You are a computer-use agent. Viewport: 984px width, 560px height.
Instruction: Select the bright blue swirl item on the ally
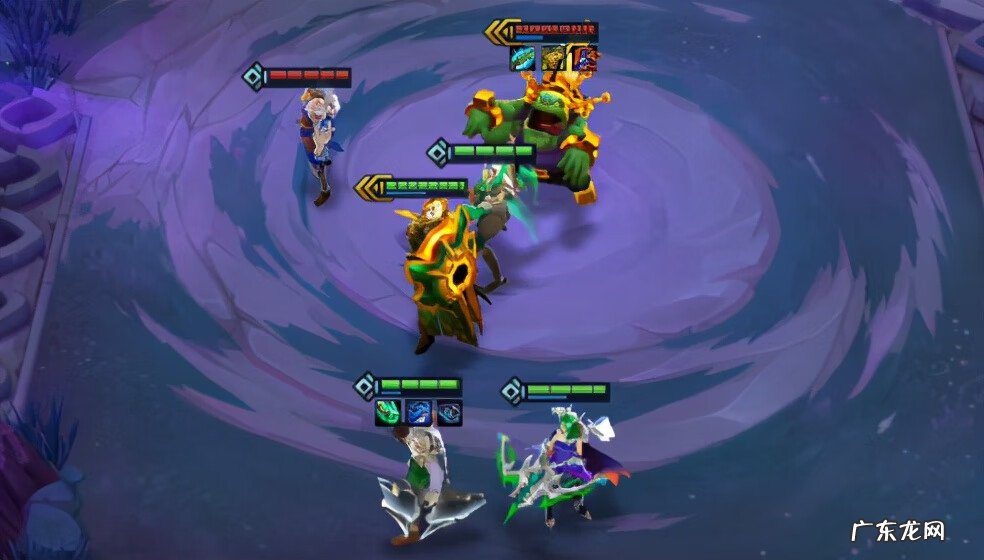419,412
